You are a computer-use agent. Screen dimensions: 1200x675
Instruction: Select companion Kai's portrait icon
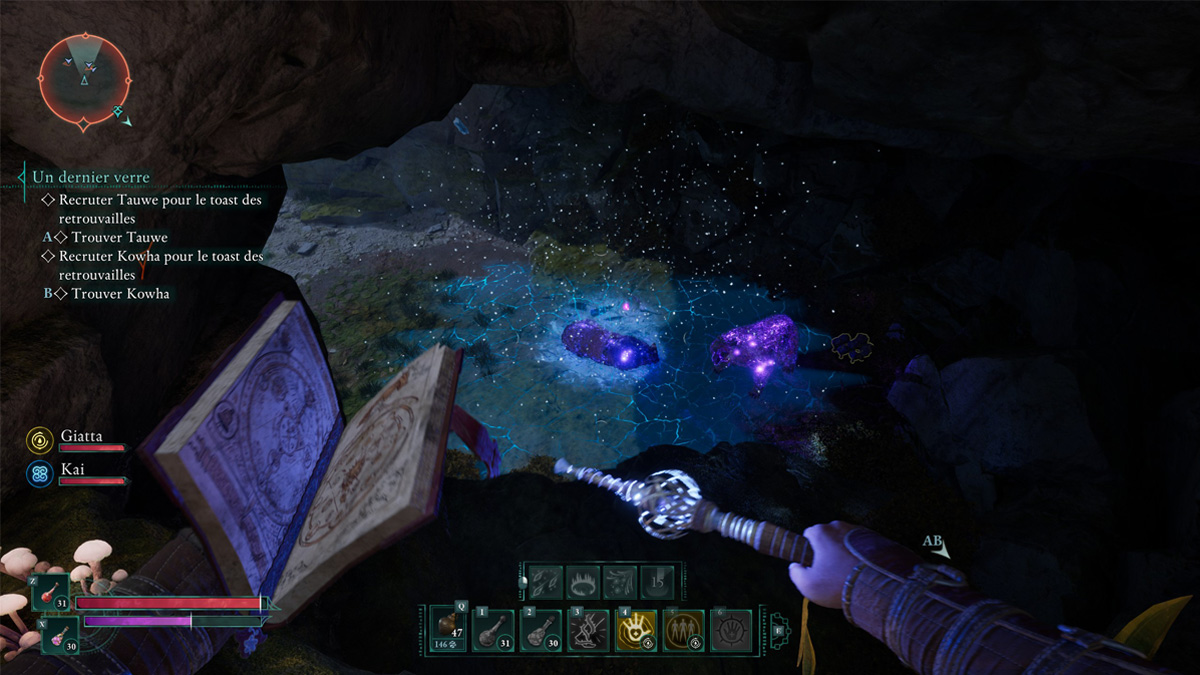40,473
